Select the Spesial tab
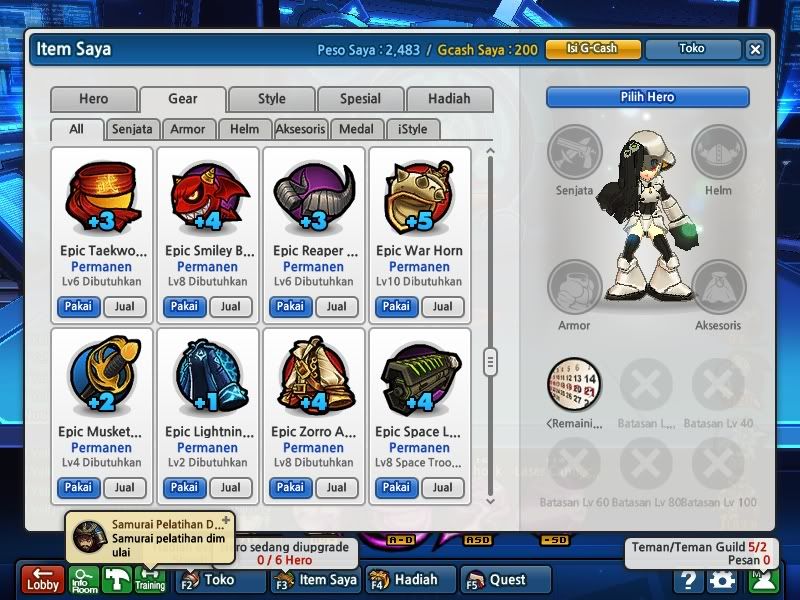This screenshot has height=600, width=800. coord(360,99)
